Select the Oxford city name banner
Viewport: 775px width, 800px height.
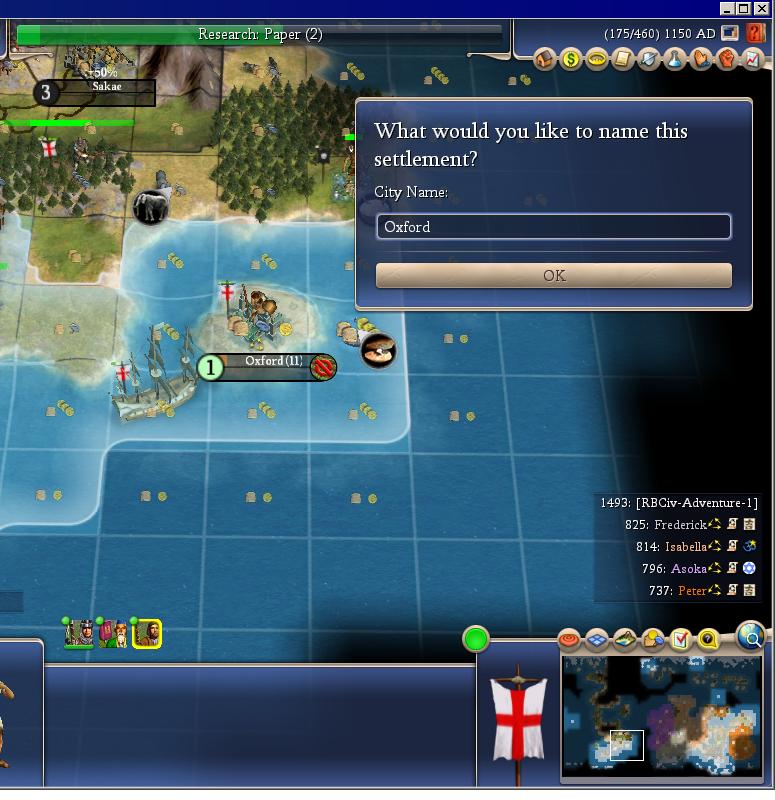click(x=272, y=362)
